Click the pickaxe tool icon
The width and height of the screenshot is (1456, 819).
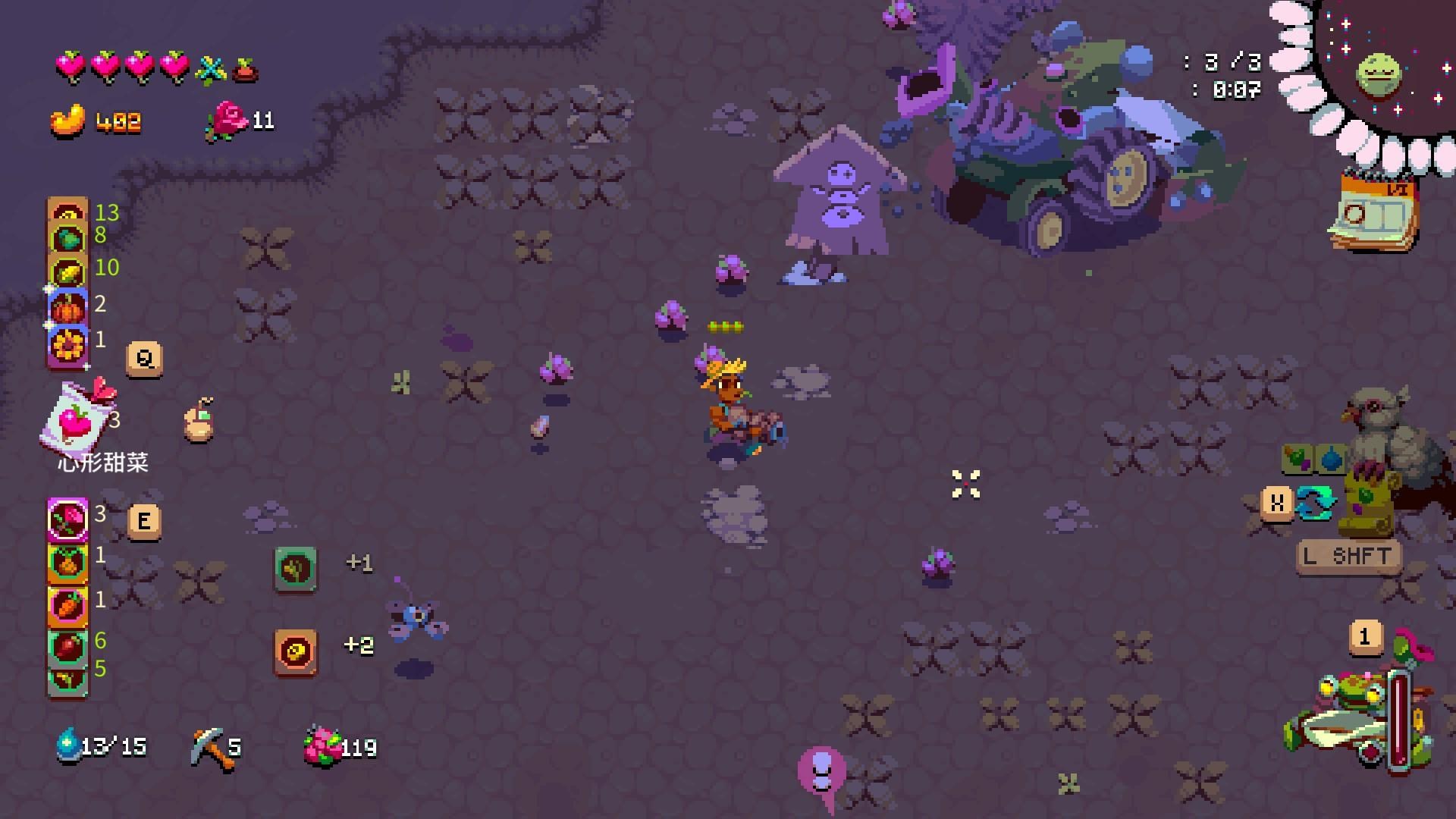pyautogui.click(x=208, y=747)
